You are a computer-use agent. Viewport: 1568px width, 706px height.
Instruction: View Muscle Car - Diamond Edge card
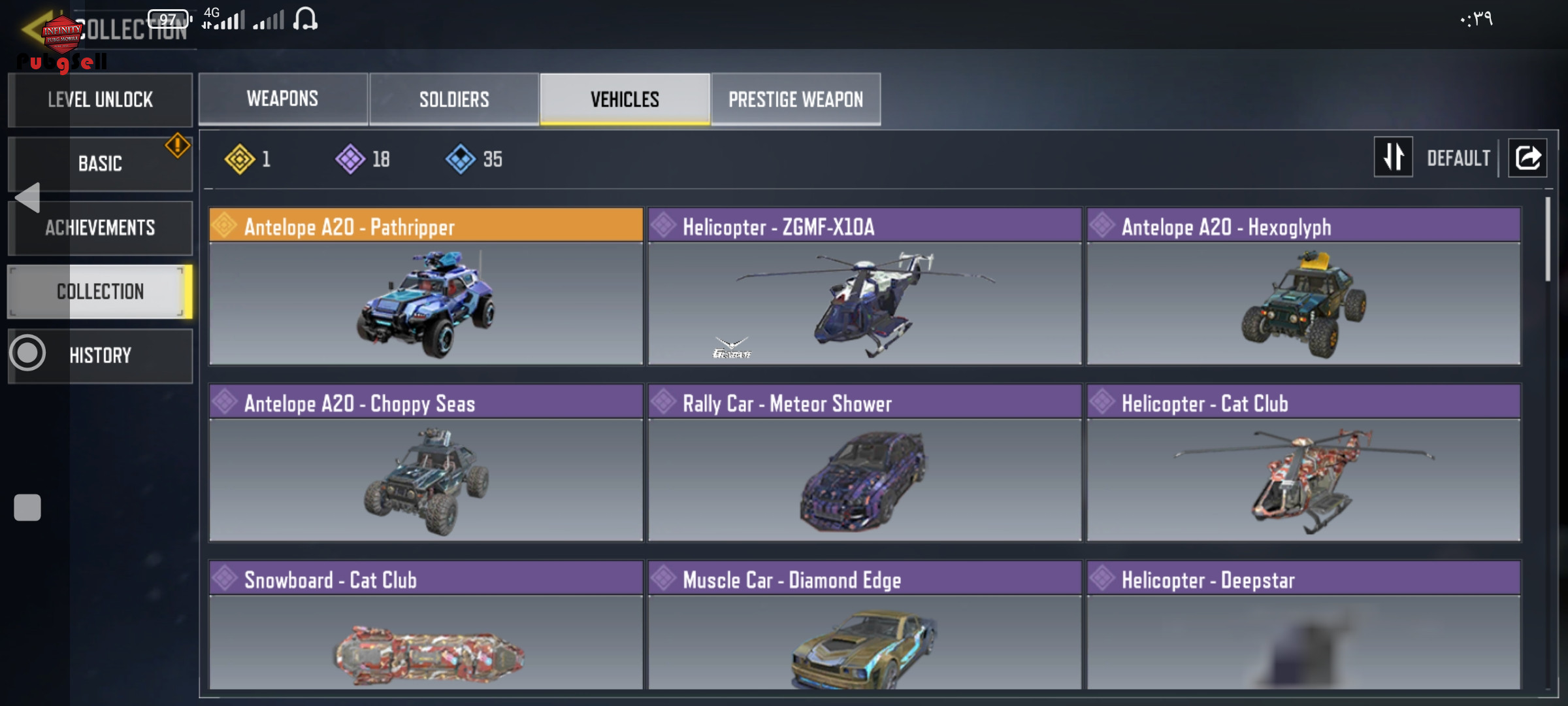point(864,625)
